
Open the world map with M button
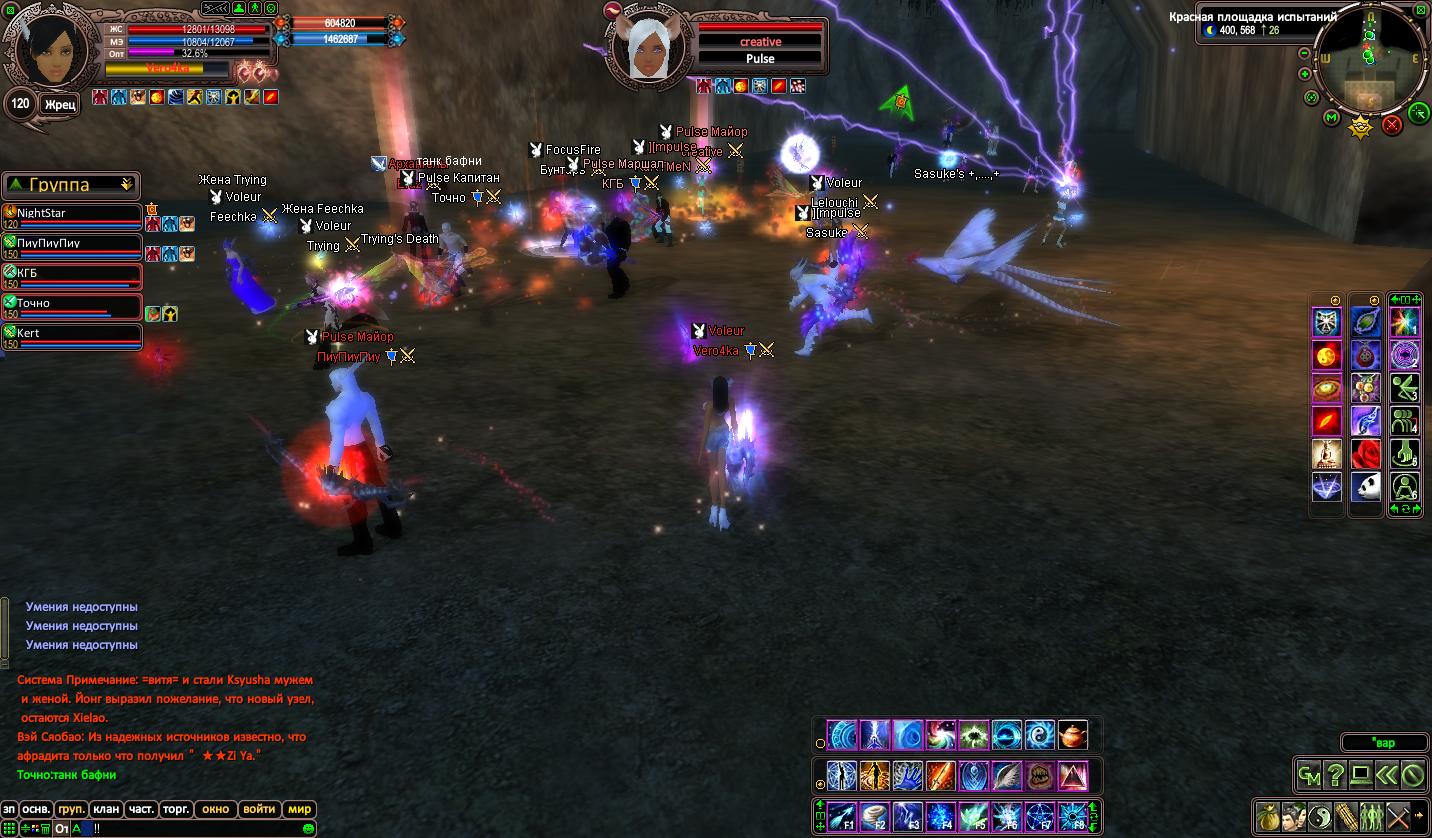coord(1331,118)
